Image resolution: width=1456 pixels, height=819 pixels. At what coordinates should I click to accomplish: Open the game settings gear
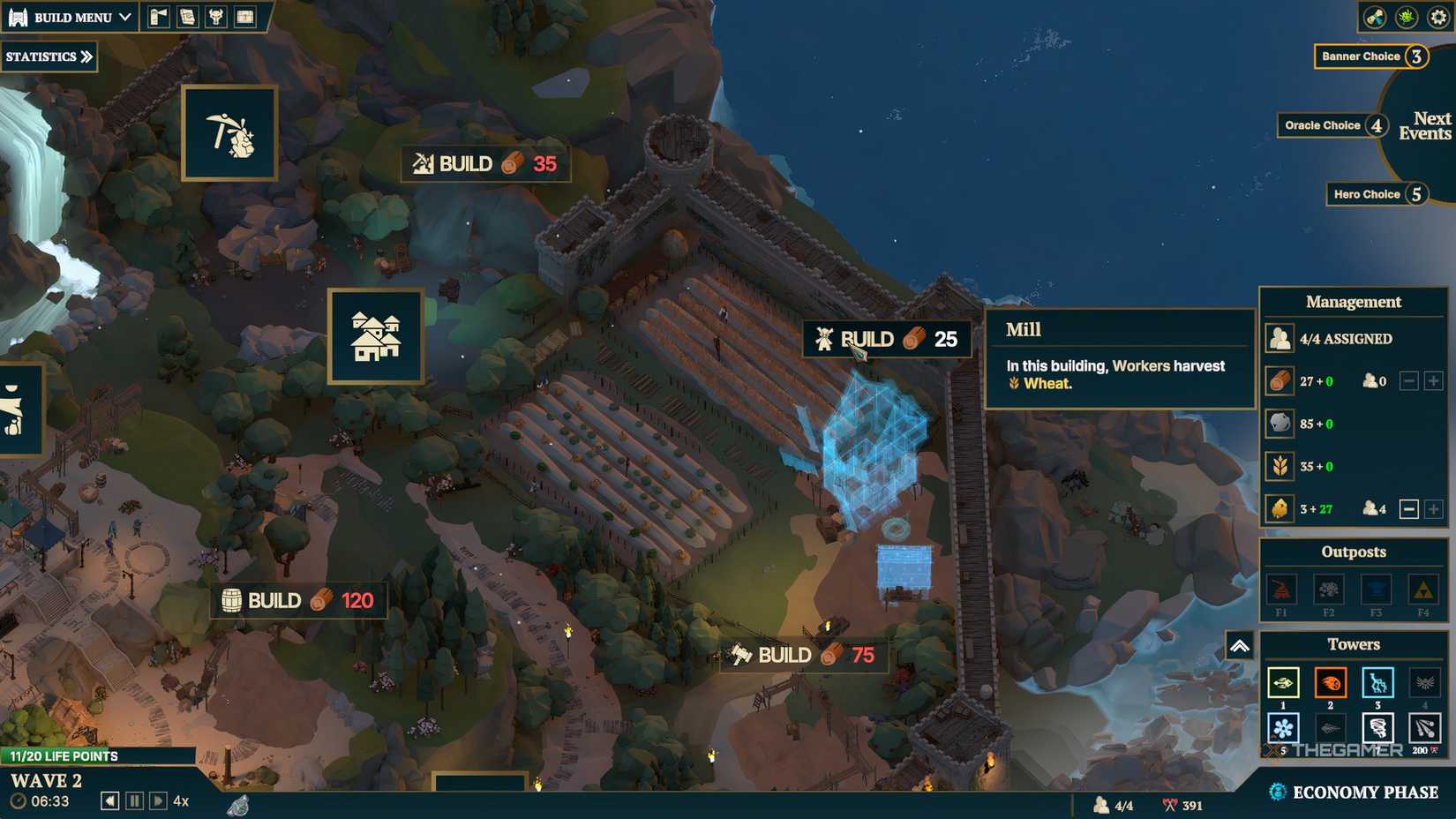pos(1437,16)
